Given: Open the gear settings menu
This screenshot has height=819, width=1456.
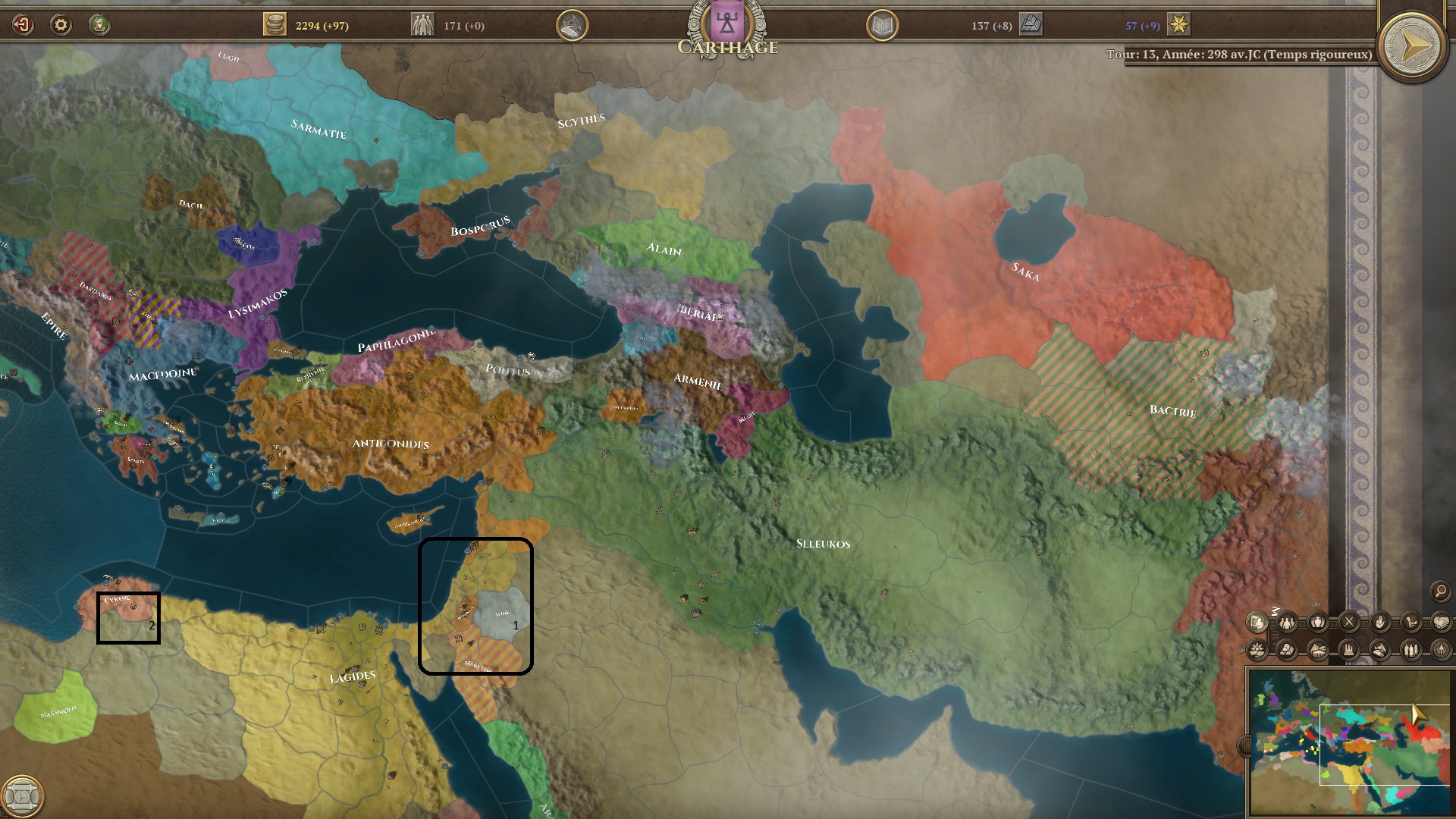Looking at the screenshot, I should [x=61, y=25].
